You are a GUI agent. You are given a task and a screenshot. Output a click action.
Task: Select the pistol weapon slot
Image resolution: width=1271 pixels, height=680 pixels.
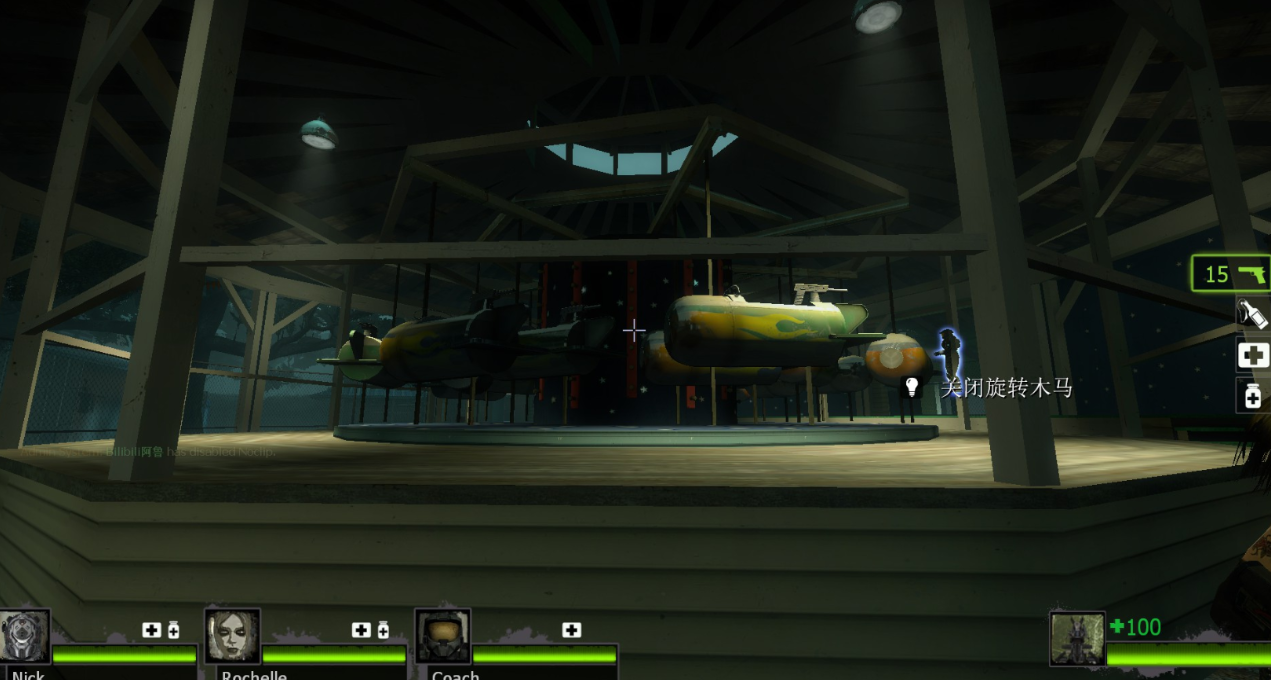tap(1231, 273)
